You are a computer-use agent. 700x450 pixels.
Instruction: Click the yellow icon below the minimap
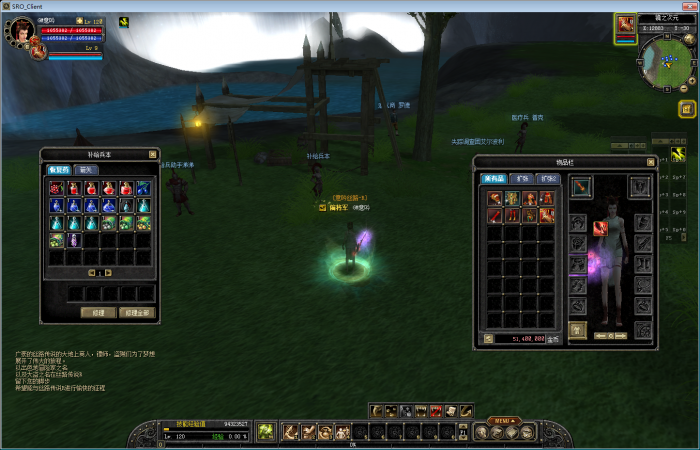(687, 109)
